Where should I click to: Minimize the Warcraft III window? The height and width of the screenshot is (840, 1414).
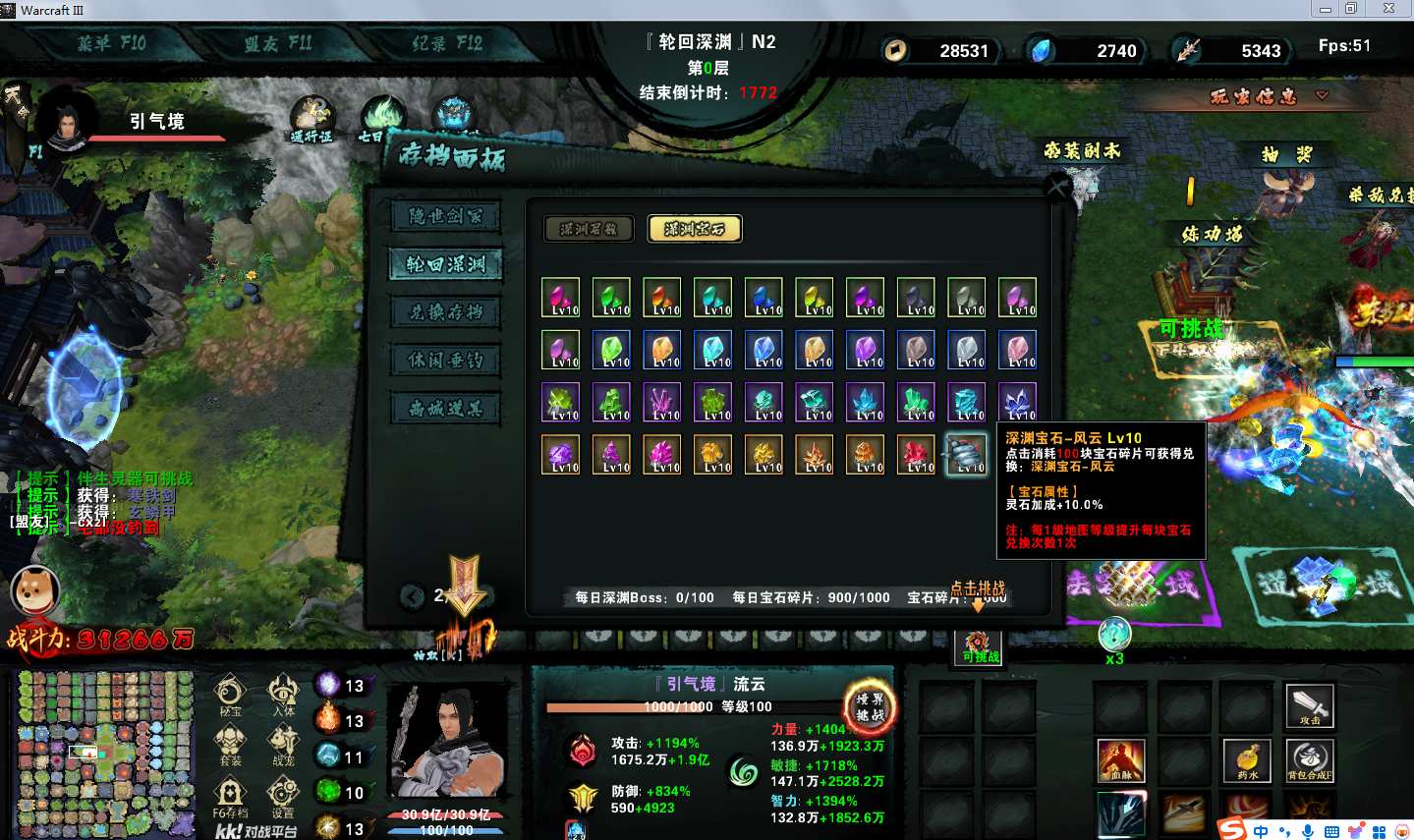click(x=1326, y=9)
